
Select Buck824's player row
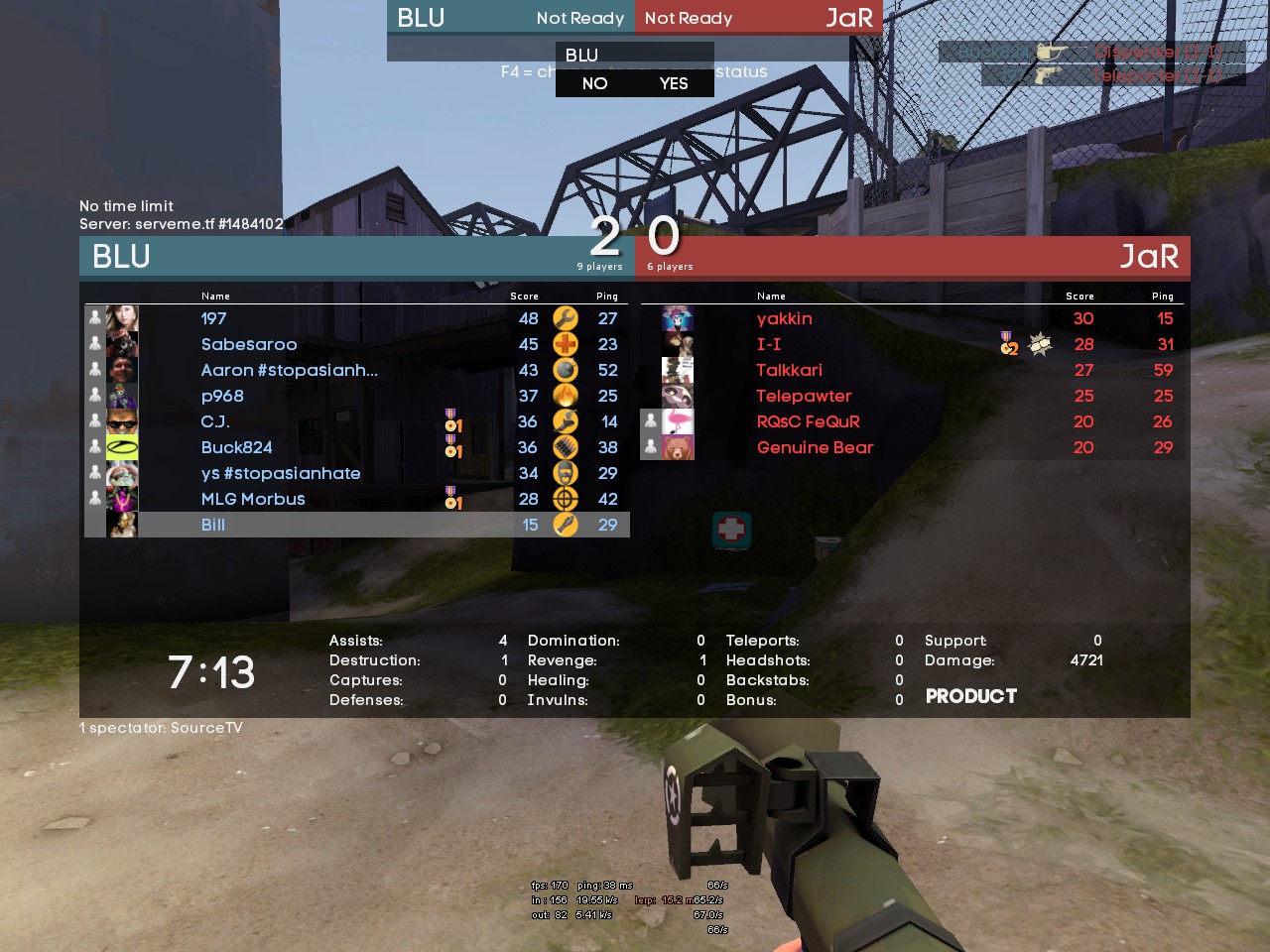(236, 447)
